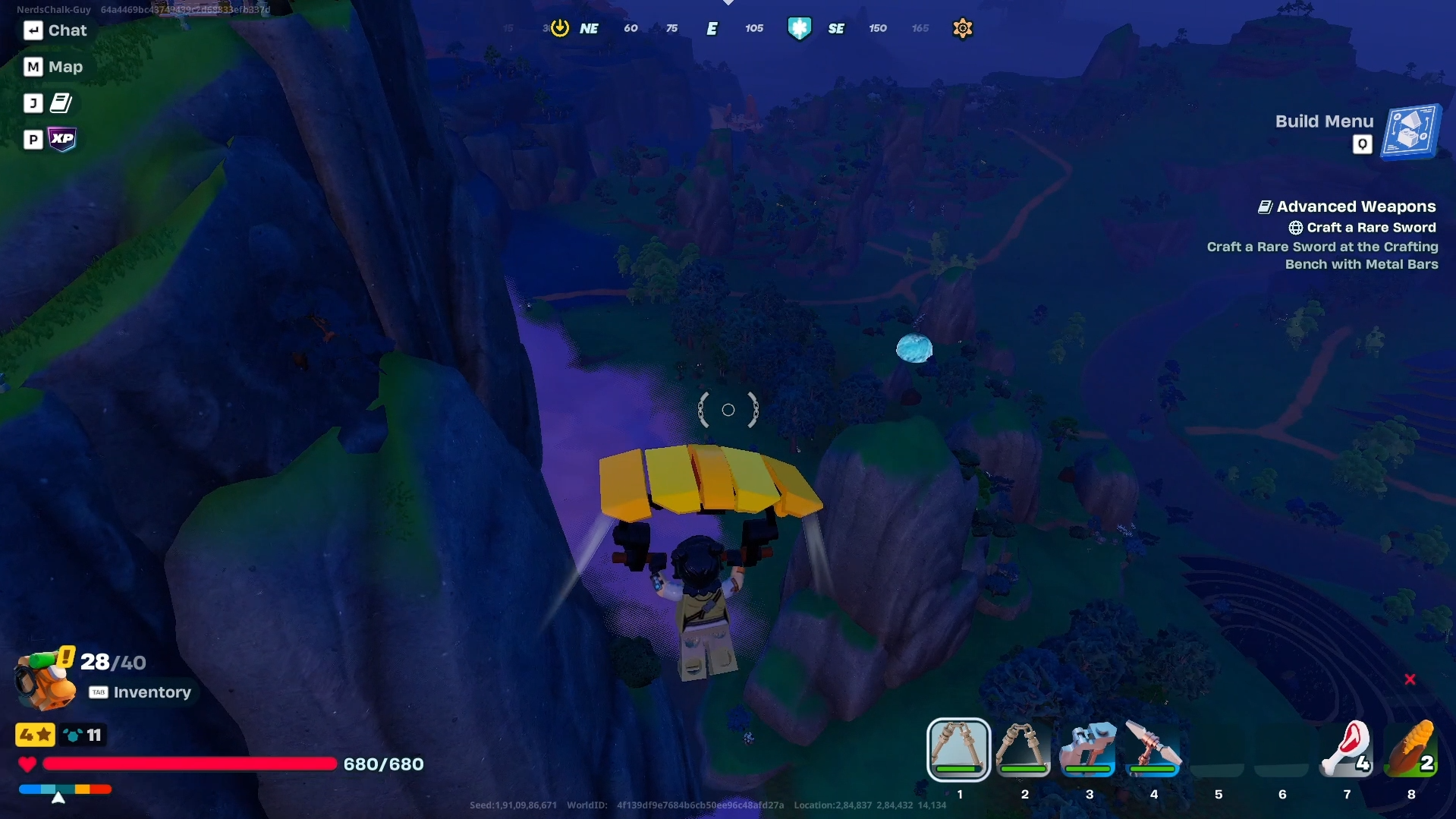Viewport: 1456px width, 819px height.
Task: Open the Map
Action: [x=52, y=67]
